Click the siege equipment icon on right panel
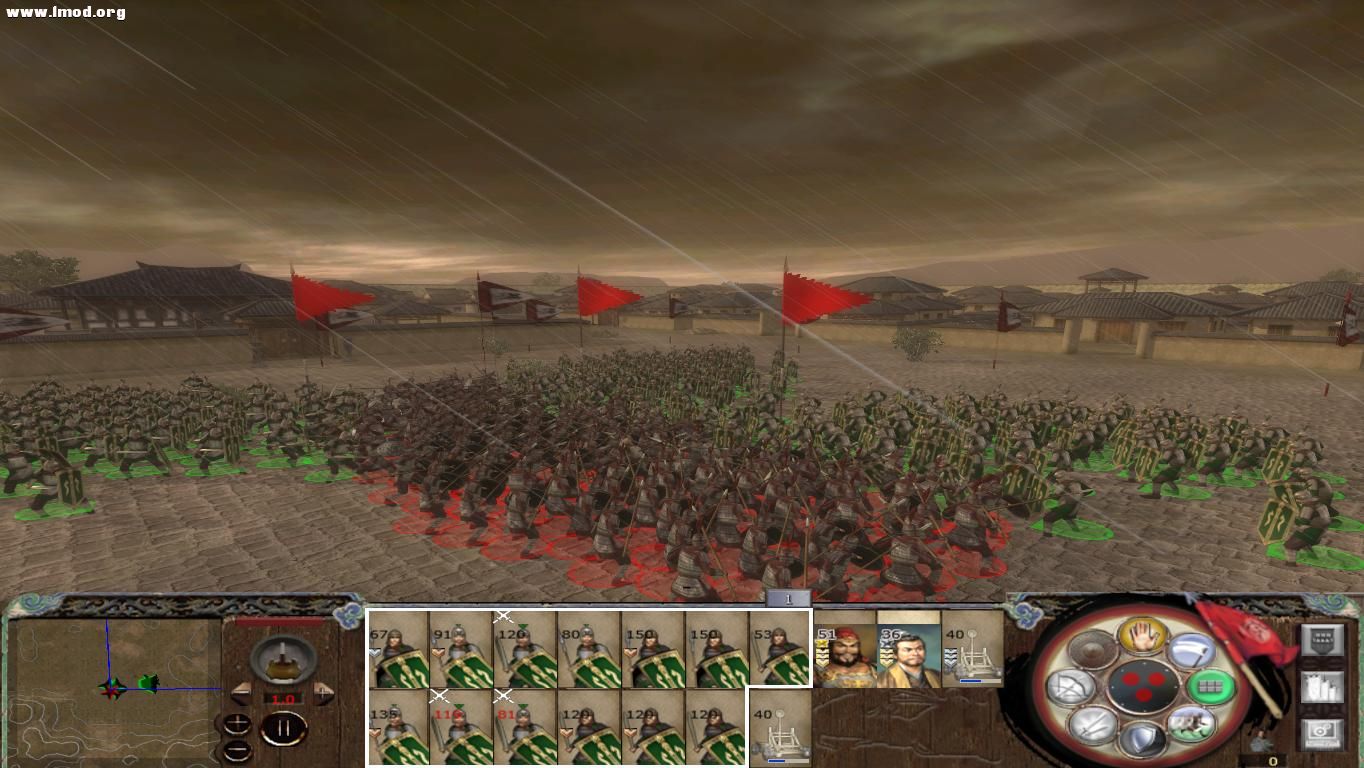Screen dimensions: 1364x768 [1321, 686]
